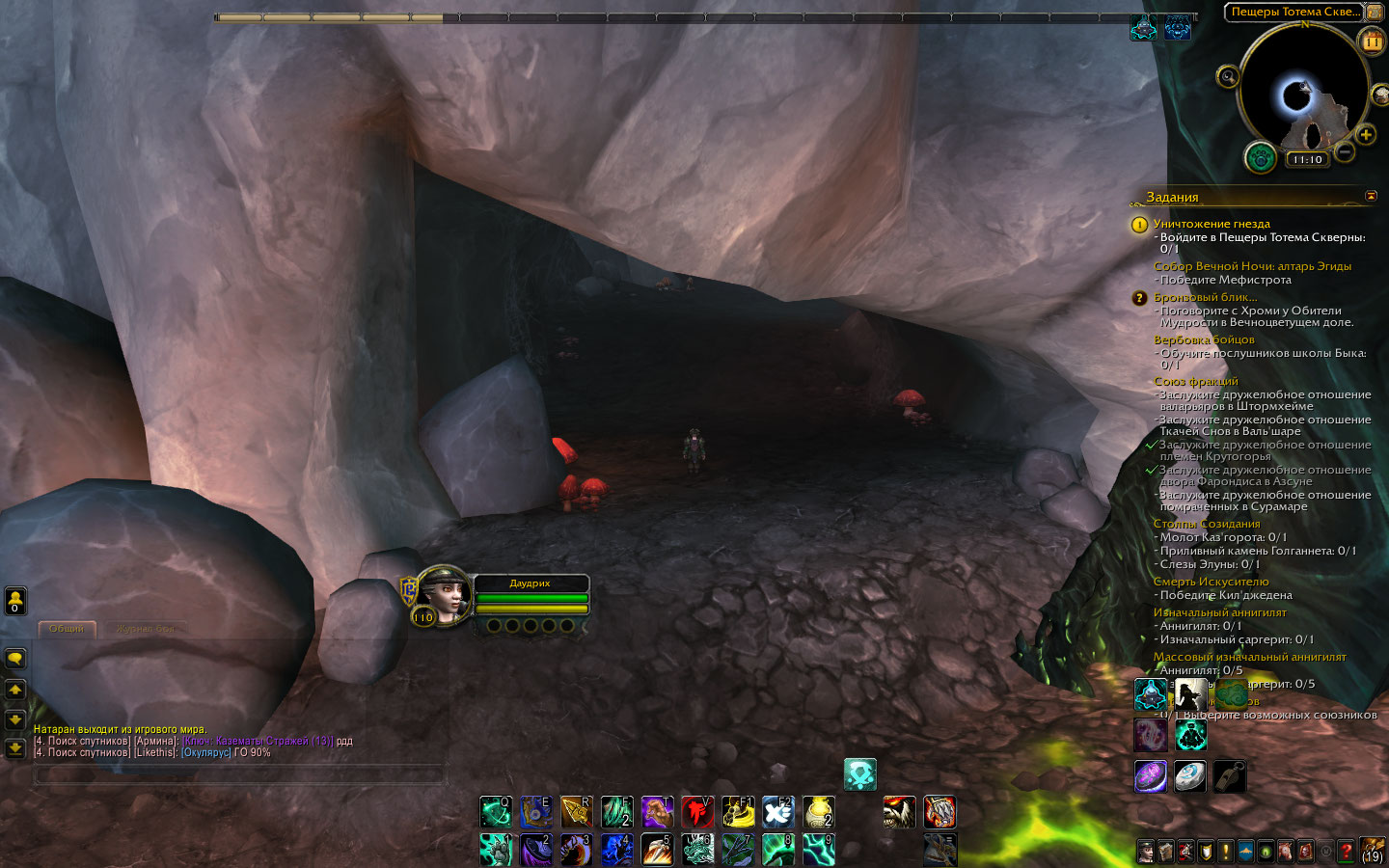The height and width of the screenshot is (868, 1389).
Task: Use the flaming claw strike on key 5
Action: point(657,849)
